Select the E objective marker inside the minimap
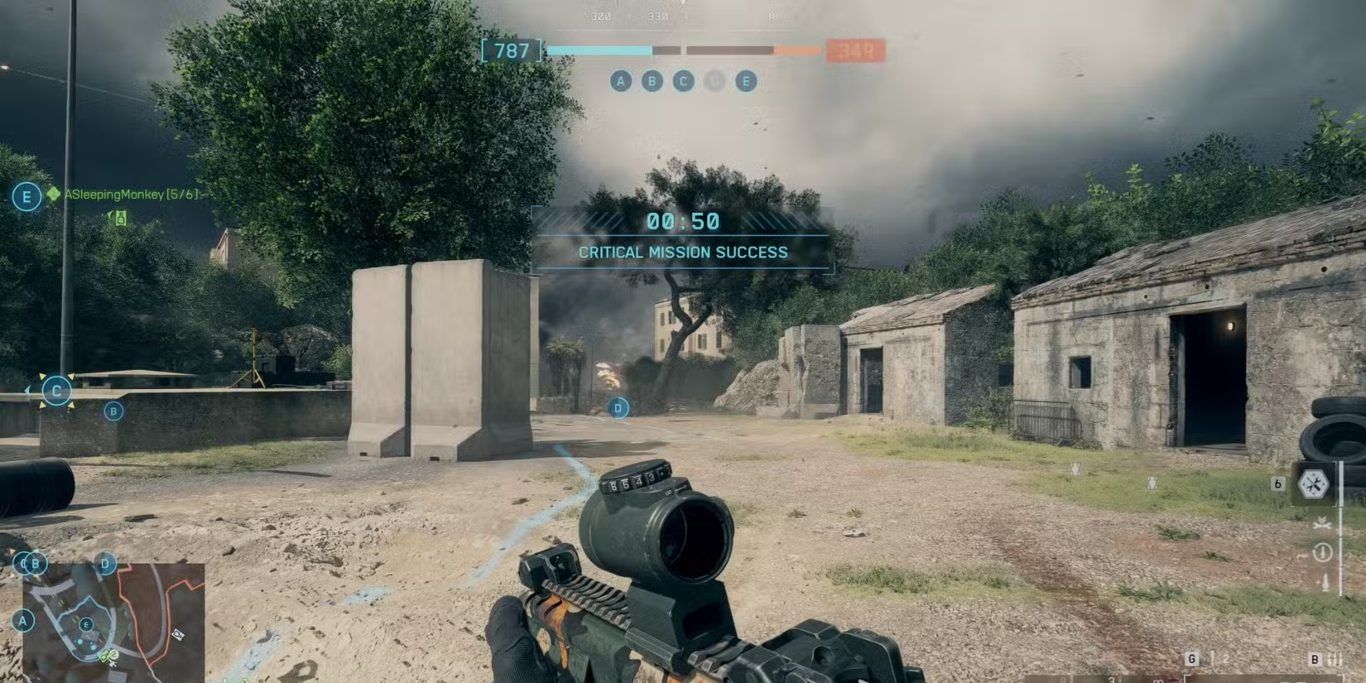Image resolution: width=1366 pixels, height=683 pixels. click(x=86, y=624)
